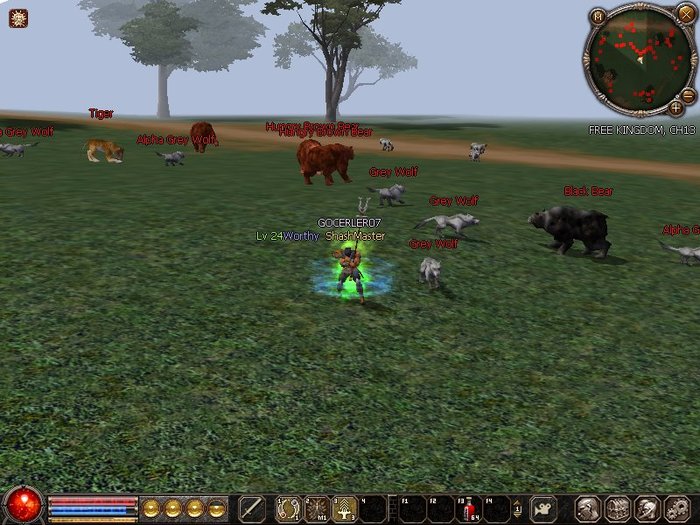This screenshot has width=700, height=525.
Task: Zoom in the minimap with the plus button
Action: click(676, 107)
